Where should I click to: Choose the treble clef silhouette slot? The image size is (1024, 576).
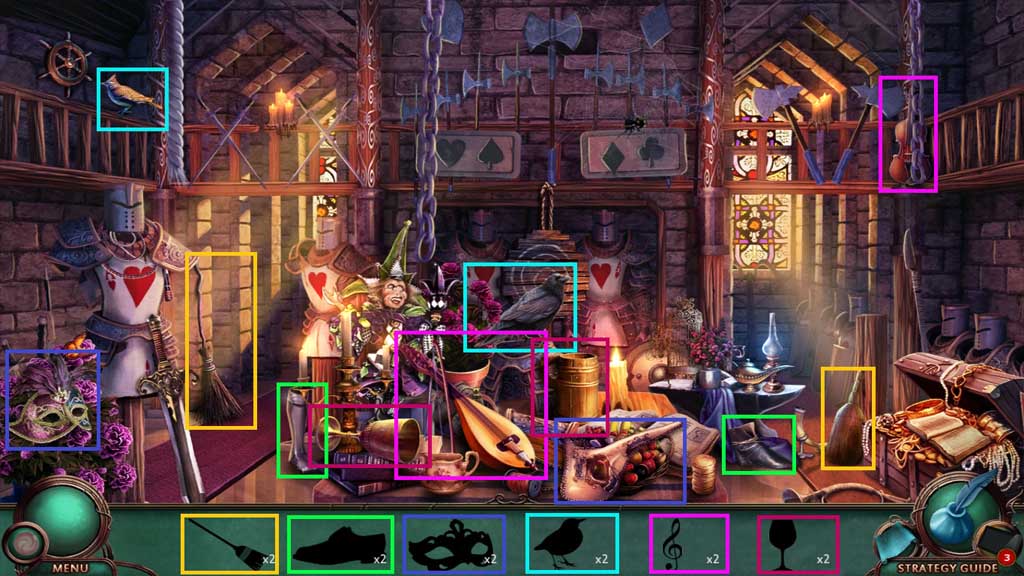[686, 545]
